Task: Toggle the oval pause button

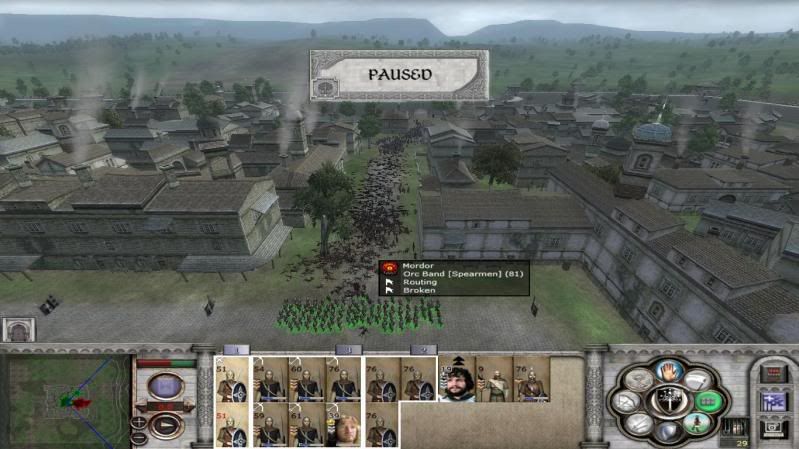Action: pos(165,386)
